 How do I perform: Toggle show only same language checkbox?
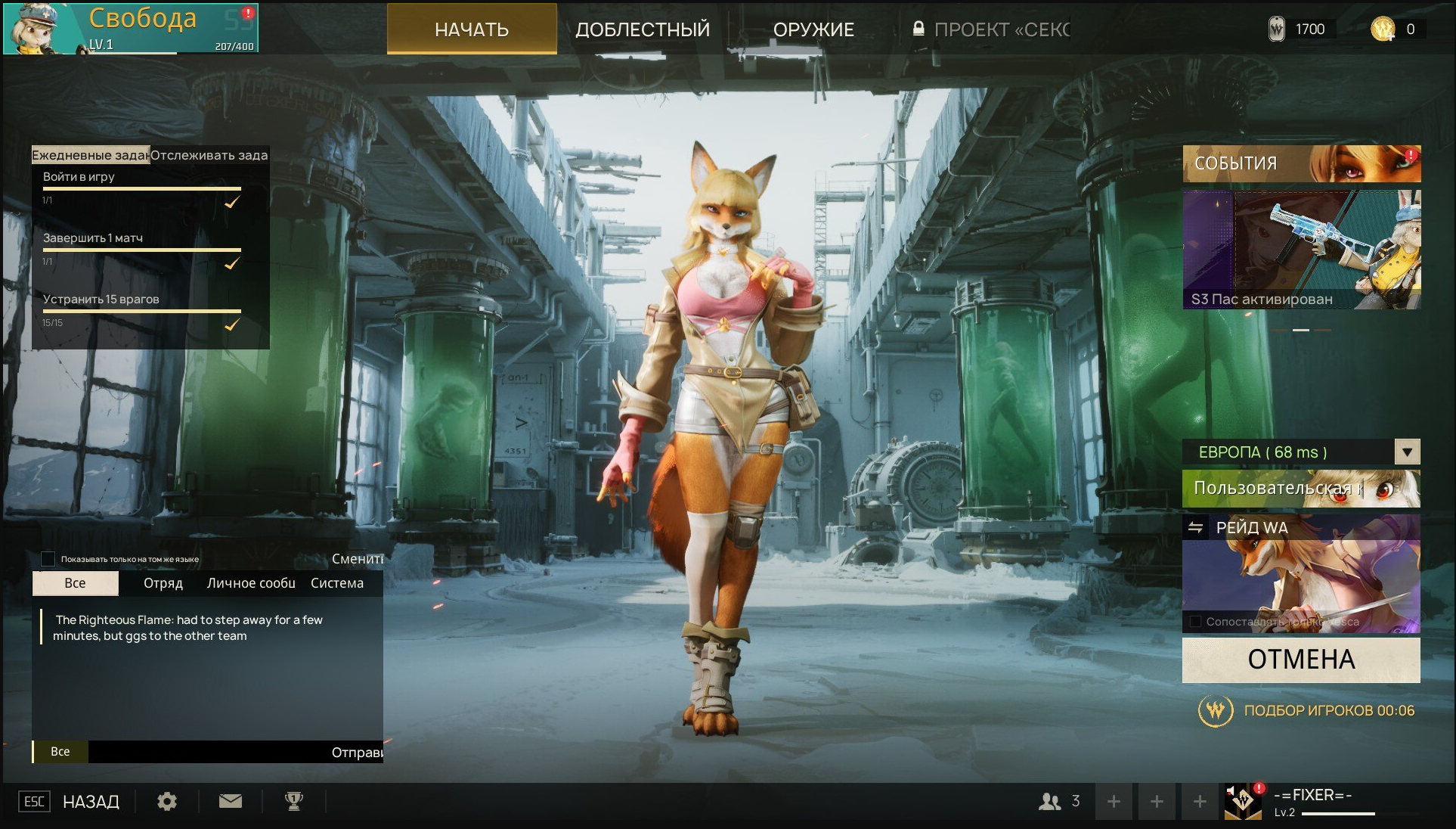click(x=48, y=559)
